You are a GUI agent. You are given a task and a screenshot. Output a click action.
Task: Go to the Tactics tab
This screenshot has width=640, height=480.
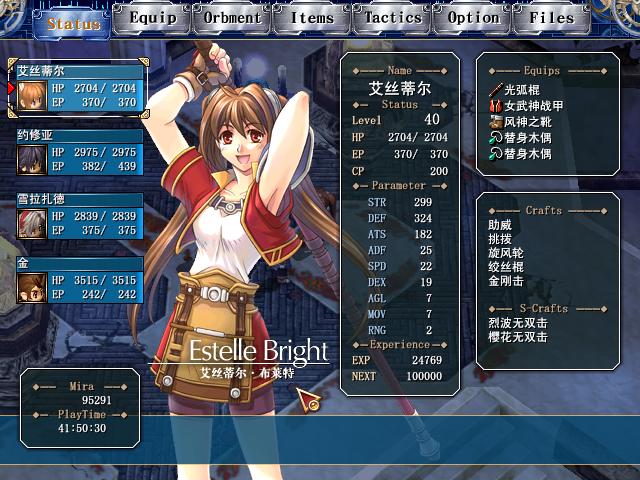[x=393, y=18]
